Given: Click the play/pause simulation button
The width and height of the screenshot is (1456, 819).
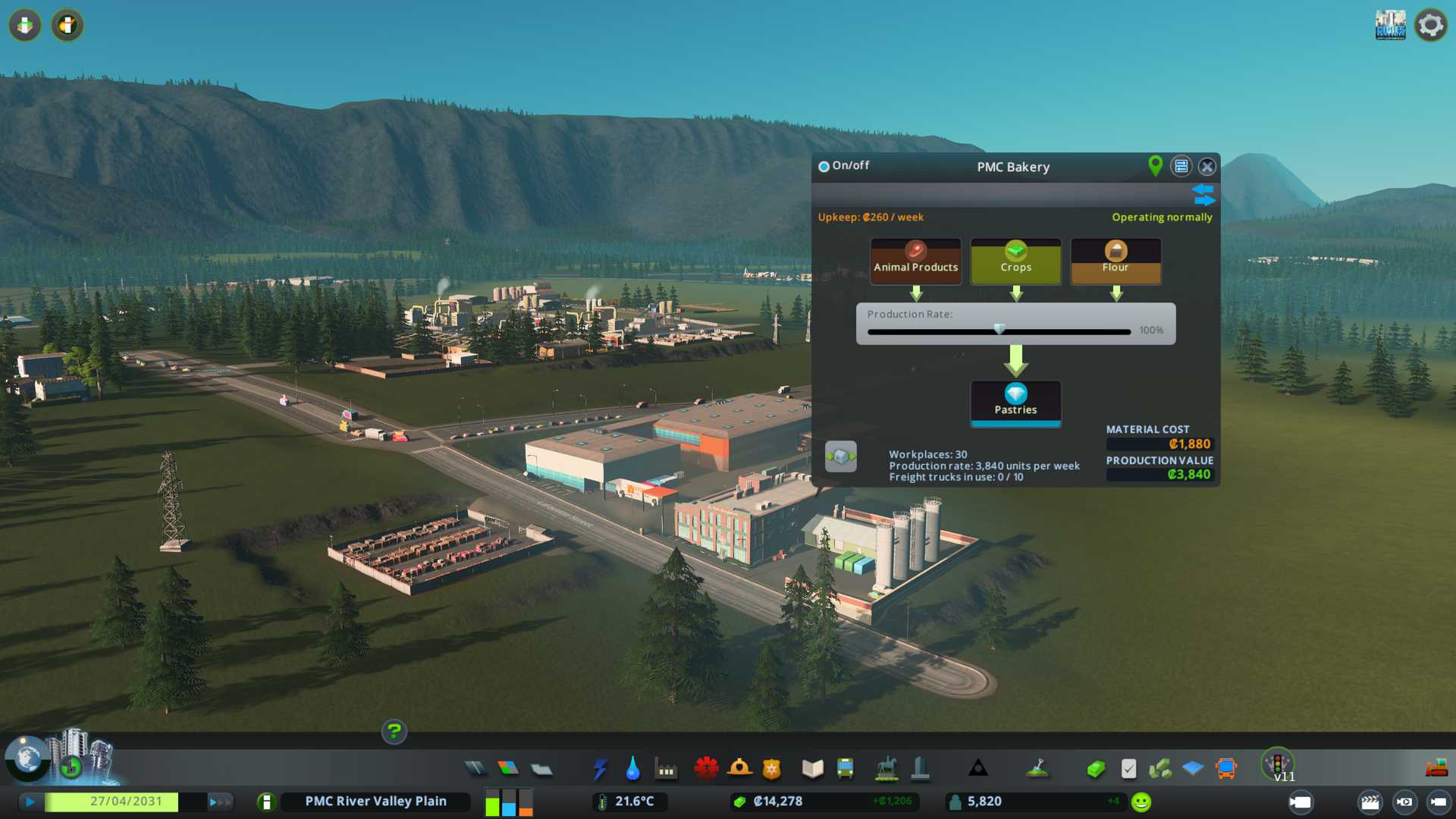Looking at the screenshot, I should point(30,802).
